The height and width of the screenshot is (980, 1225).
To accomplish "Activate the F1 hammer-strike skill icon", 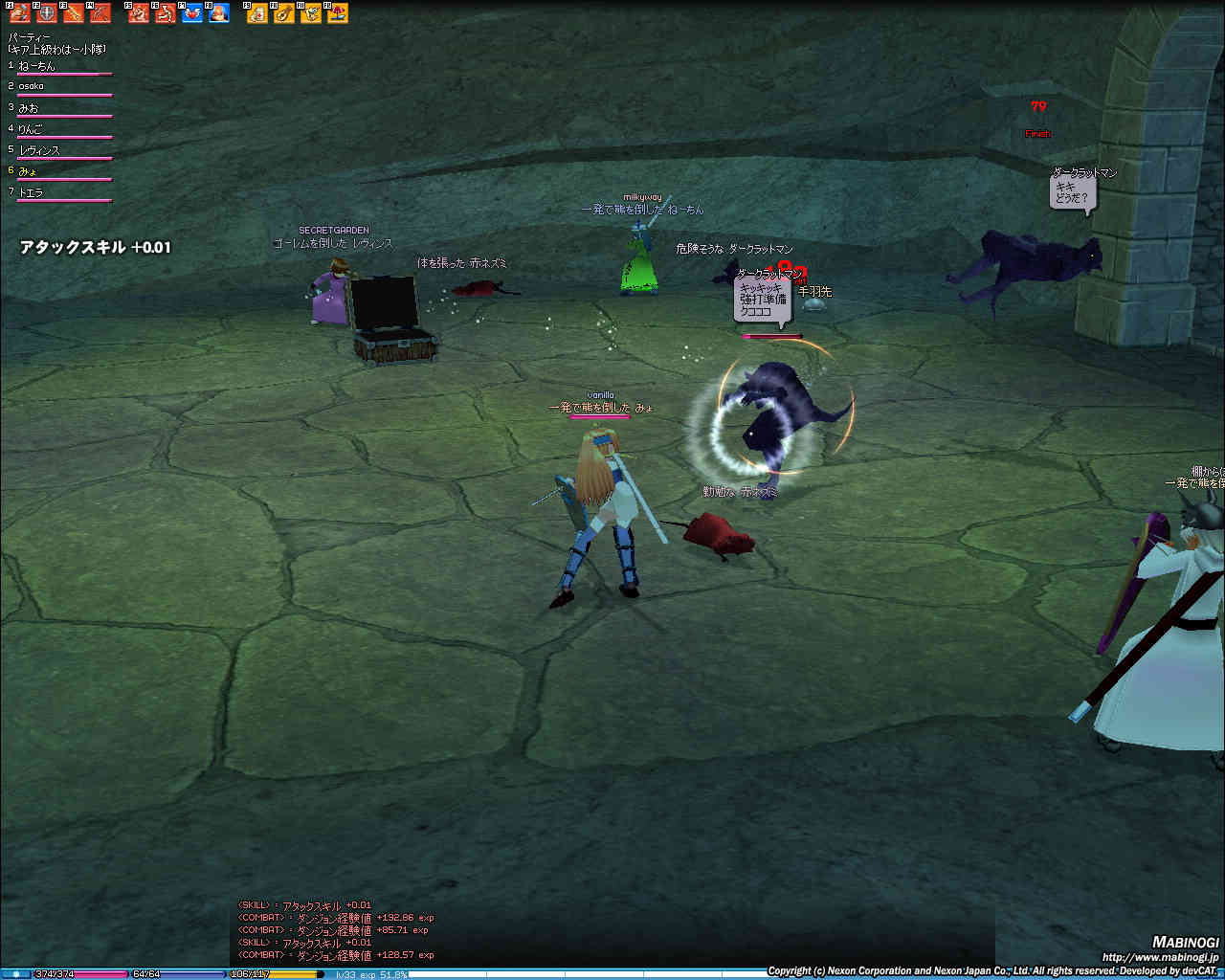I will coord(20,13).
